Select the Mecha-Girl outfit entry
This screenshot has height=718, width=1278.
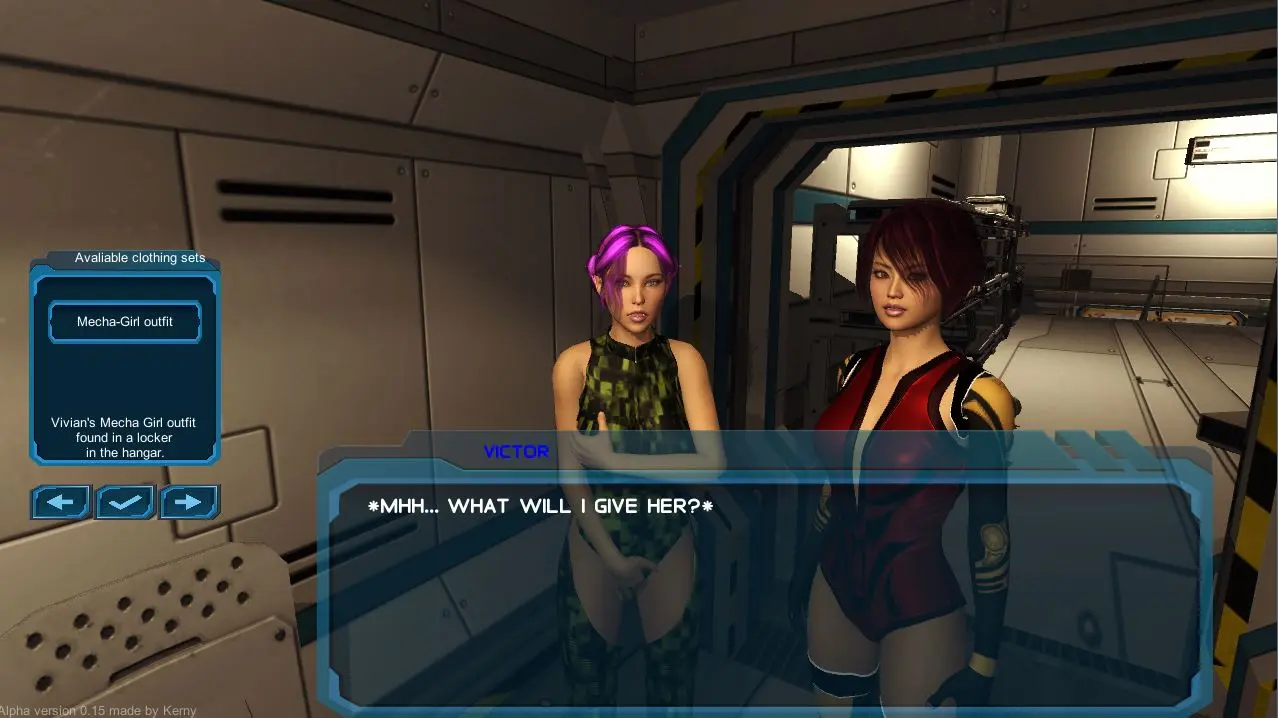pyautogui.click(x=125, y=322)
